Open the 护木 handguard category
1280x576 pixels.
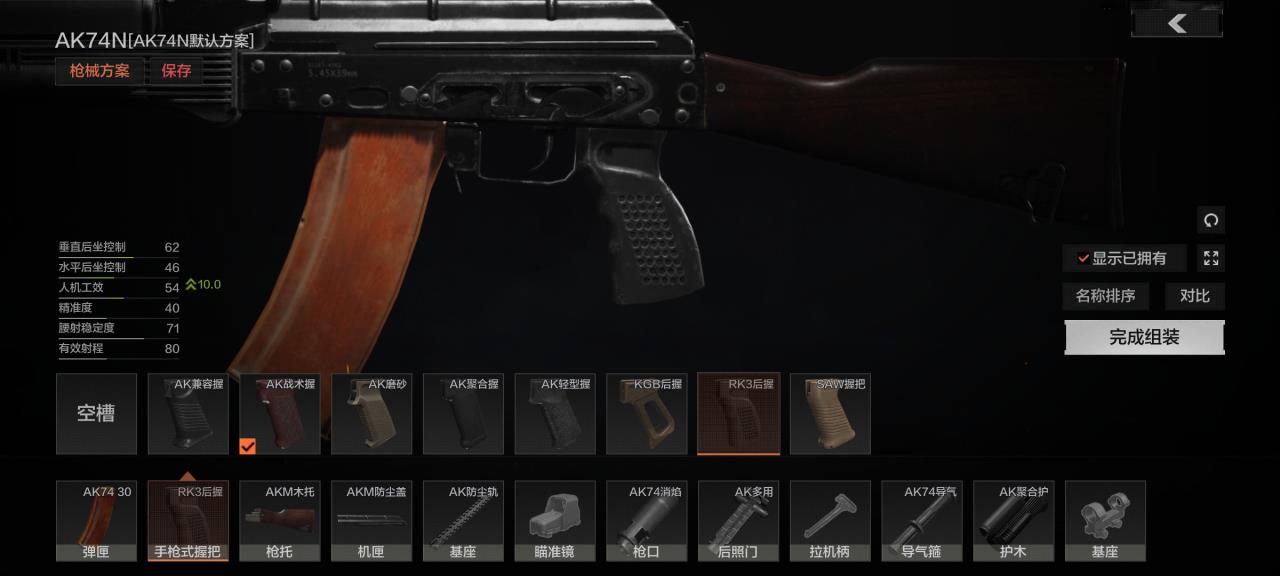(x=1013, y=521)
